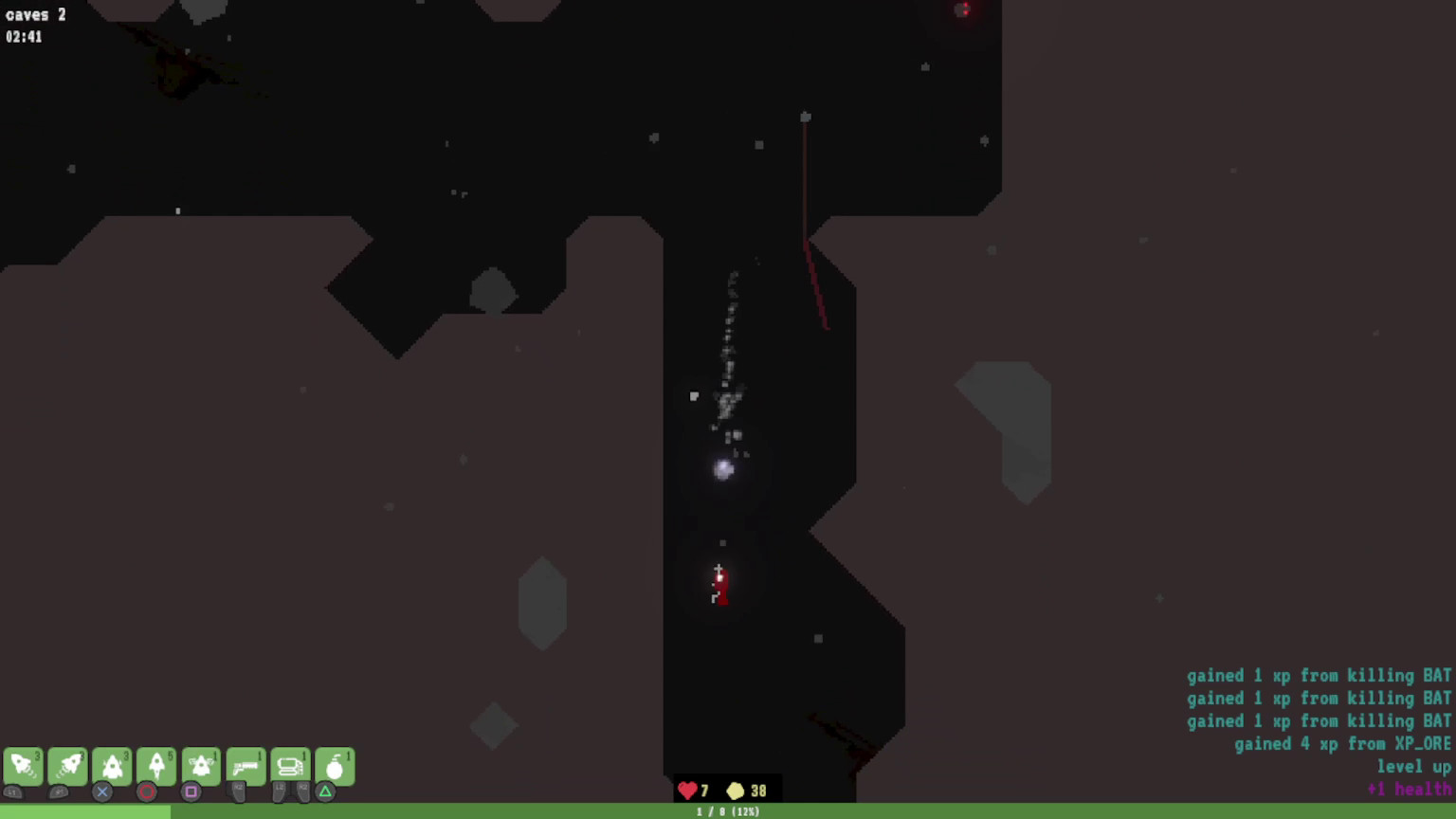The width and height of the screenshot is (1456, 819).
Task: Click the red Circle button prompt
Action: (146, 792)
